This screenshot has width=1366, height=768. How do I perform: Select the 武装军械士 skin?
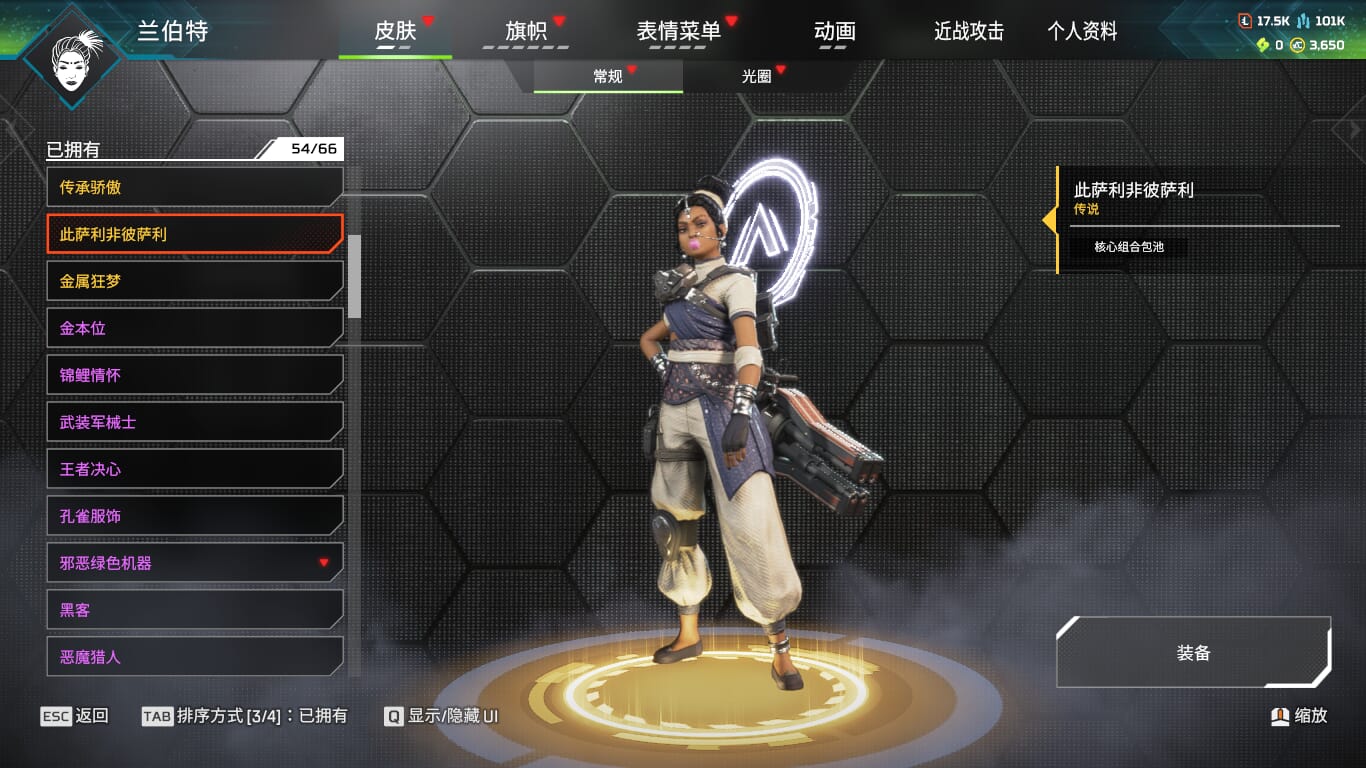pyautogui.click(x=195, y=422)
